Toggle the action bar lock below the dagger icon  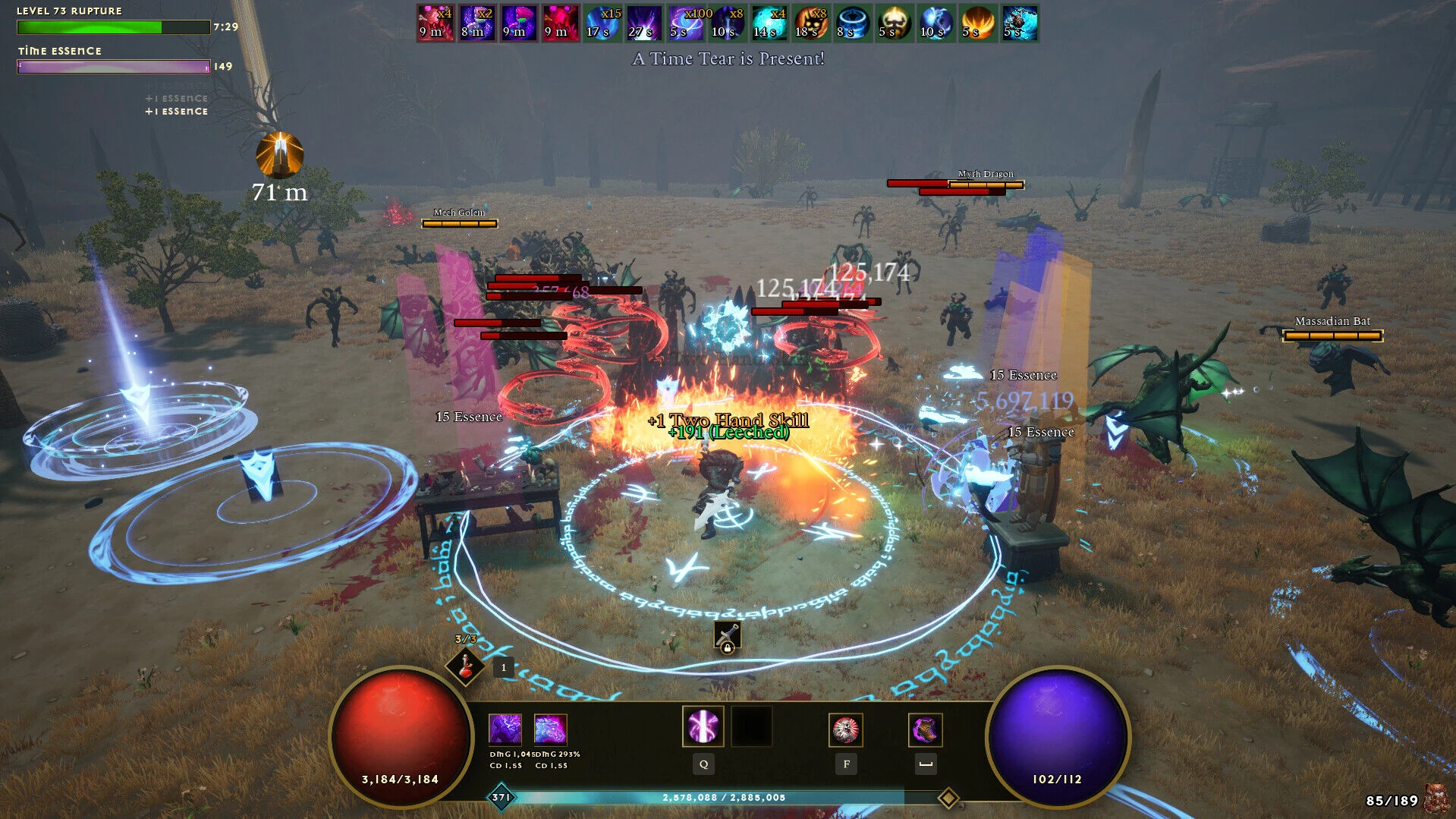click(x=728, y=647)
